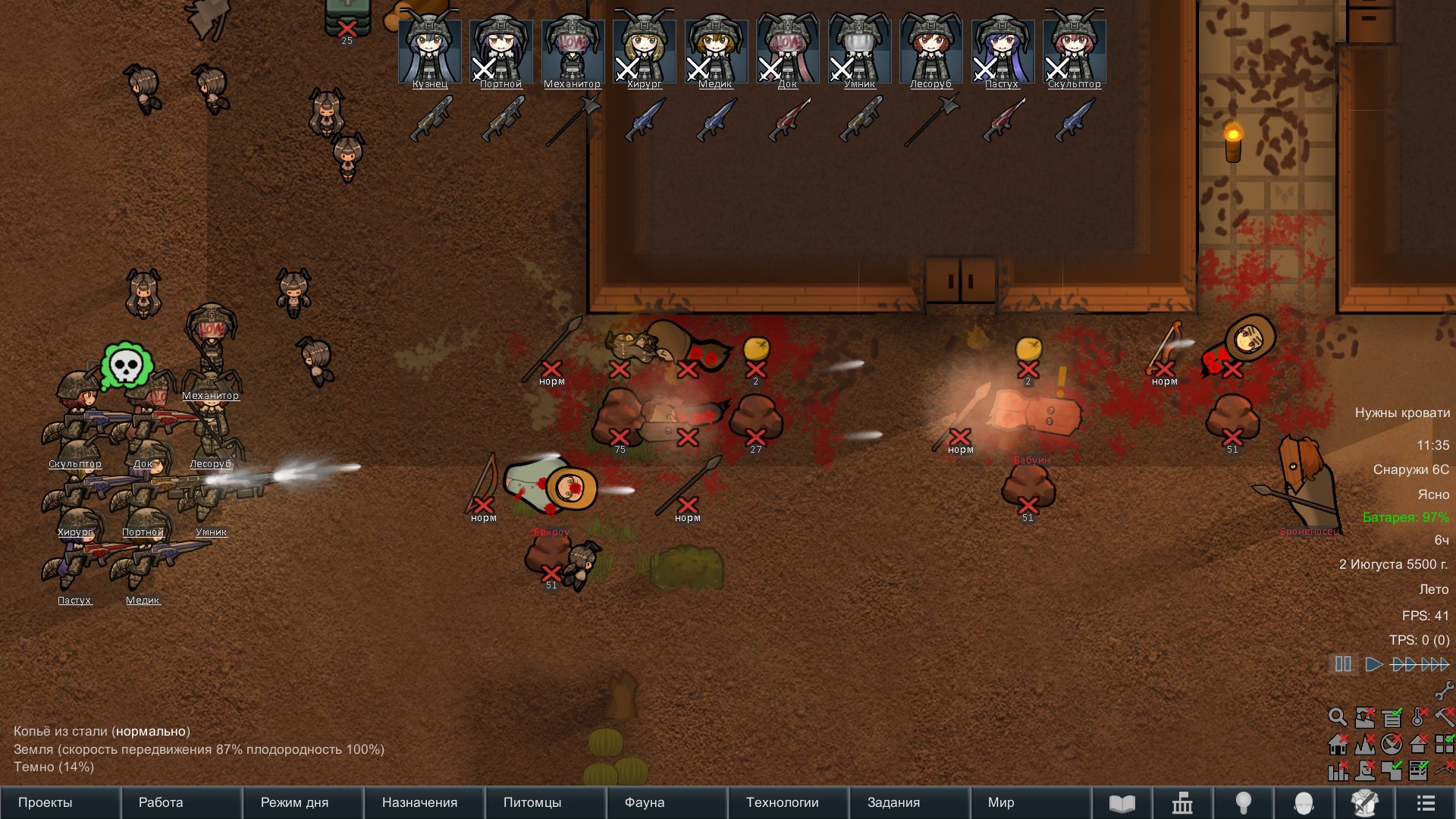Screen dimensions: 1456x819
Task: Open the Назначения assignments tab
Action: 419,802
